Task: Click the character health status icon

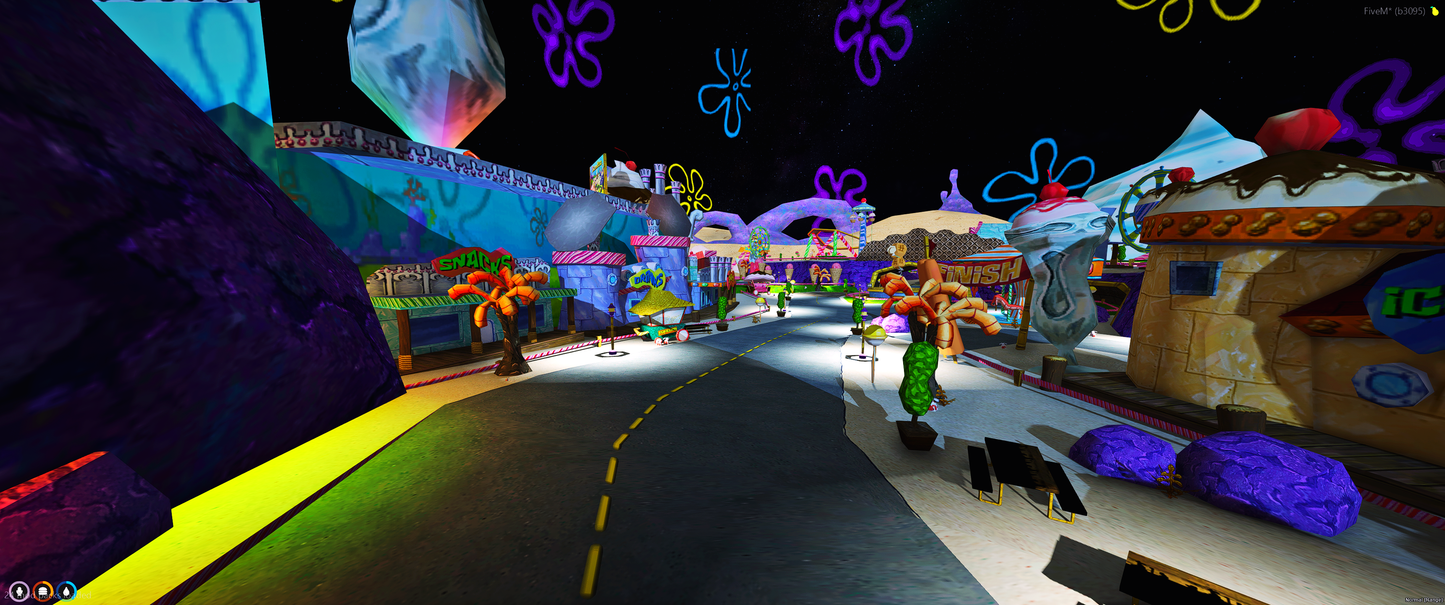Action: coord(19,592)
